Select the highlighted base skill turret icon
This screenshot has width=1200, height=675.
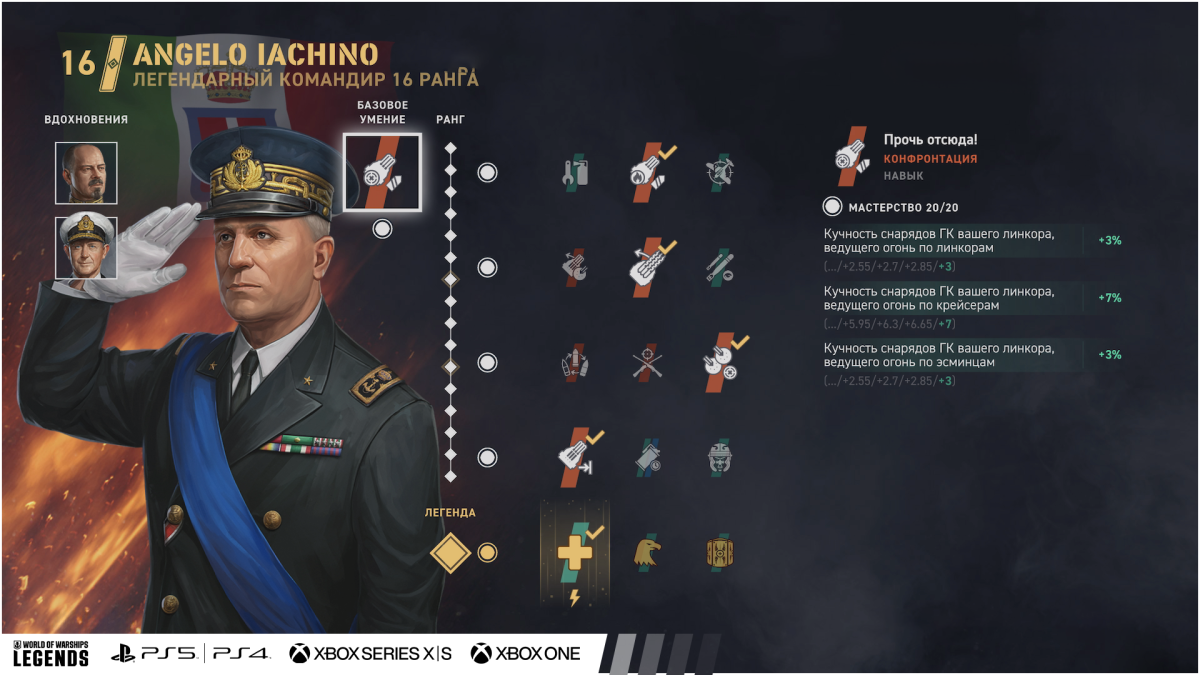click(382, 172)
